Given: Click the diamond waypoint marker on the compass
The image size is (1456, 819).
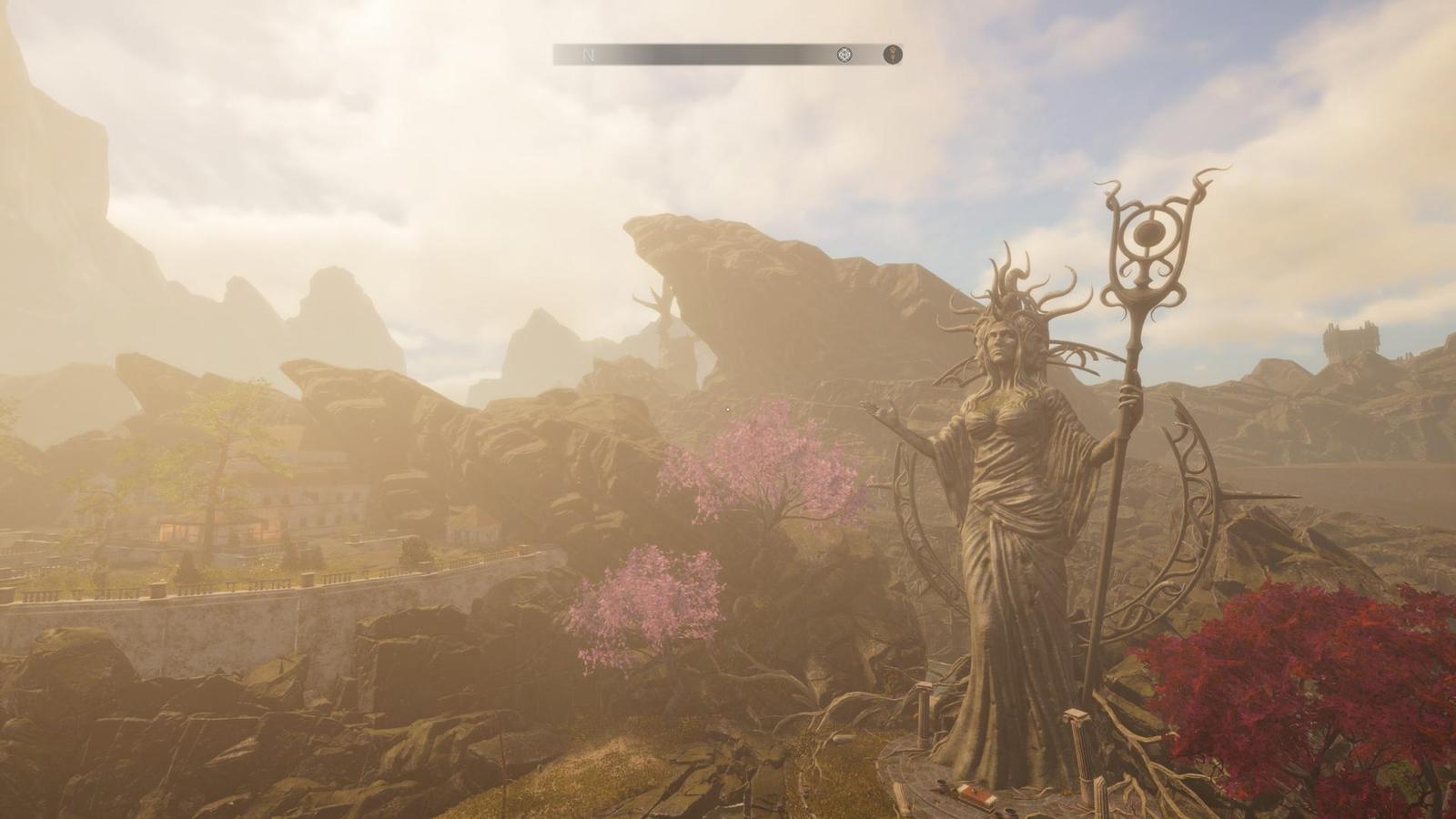Looking at the screenshot, I should click(x=844, y=56).
